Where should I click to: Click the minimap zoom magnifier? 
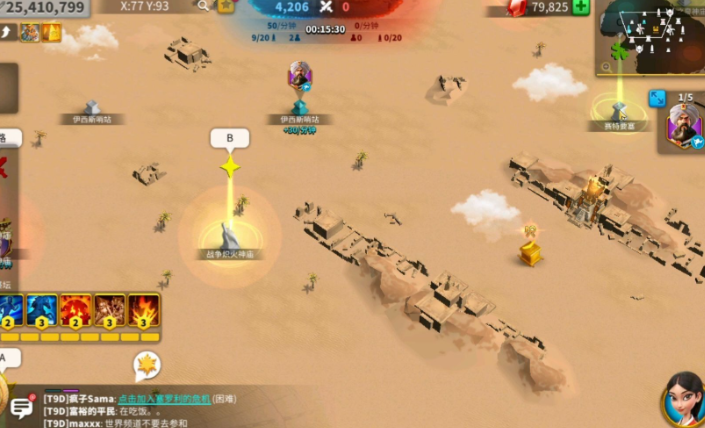606,67
